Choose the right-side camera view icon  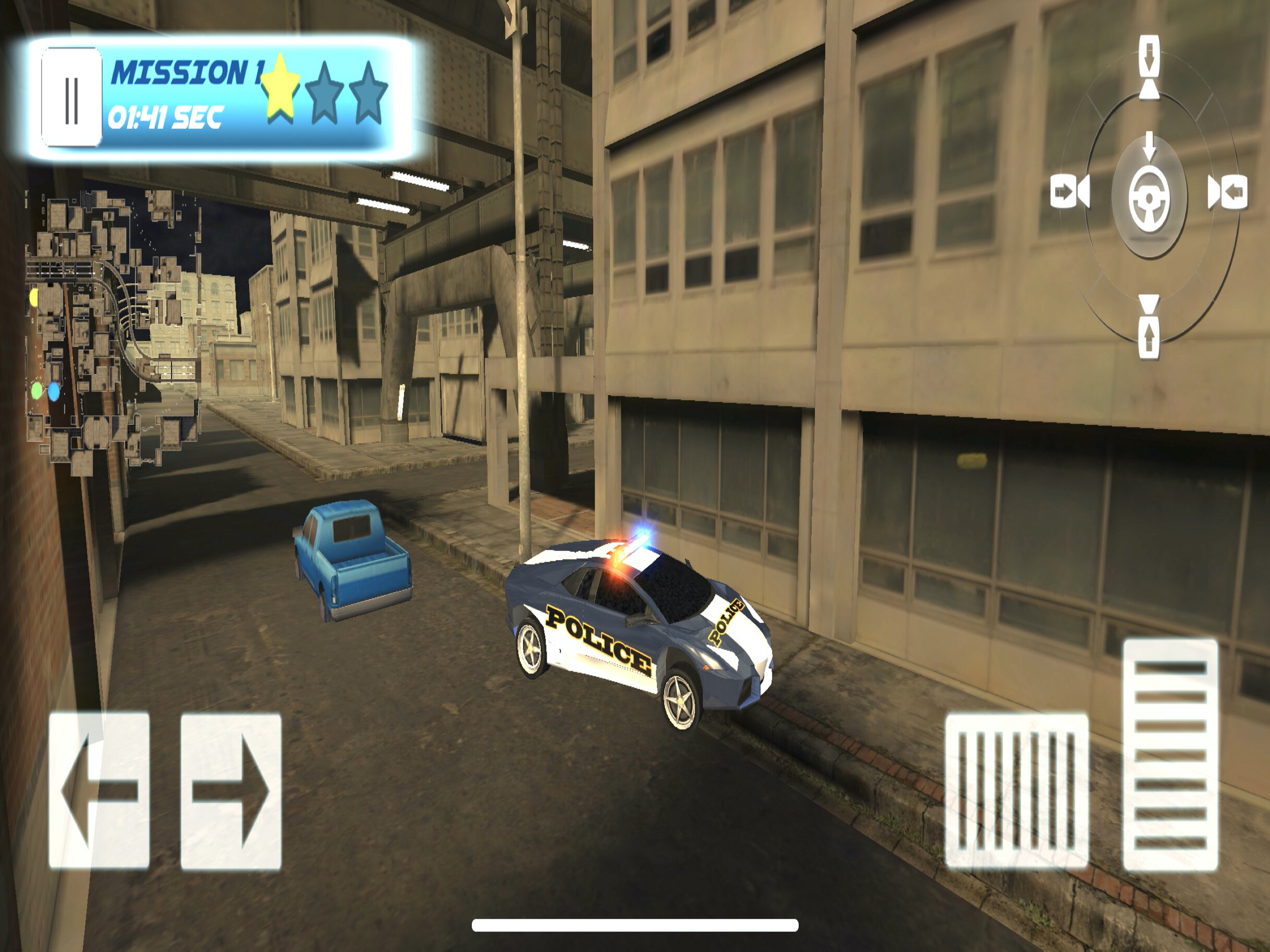coord(1228,192)
